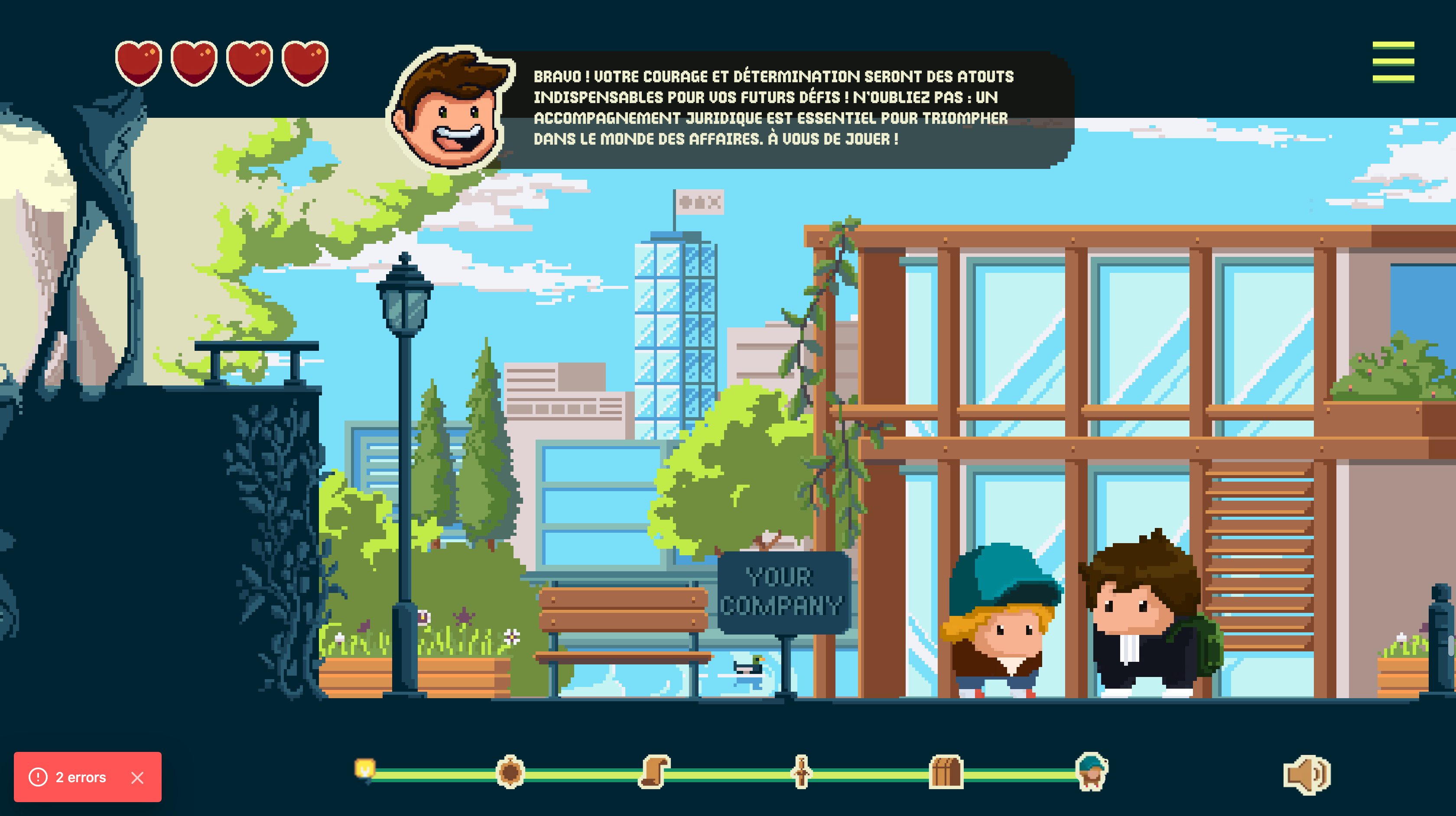Select the teal-hat character progress marker
The image size is (1456, 816).
[1092, 771]
